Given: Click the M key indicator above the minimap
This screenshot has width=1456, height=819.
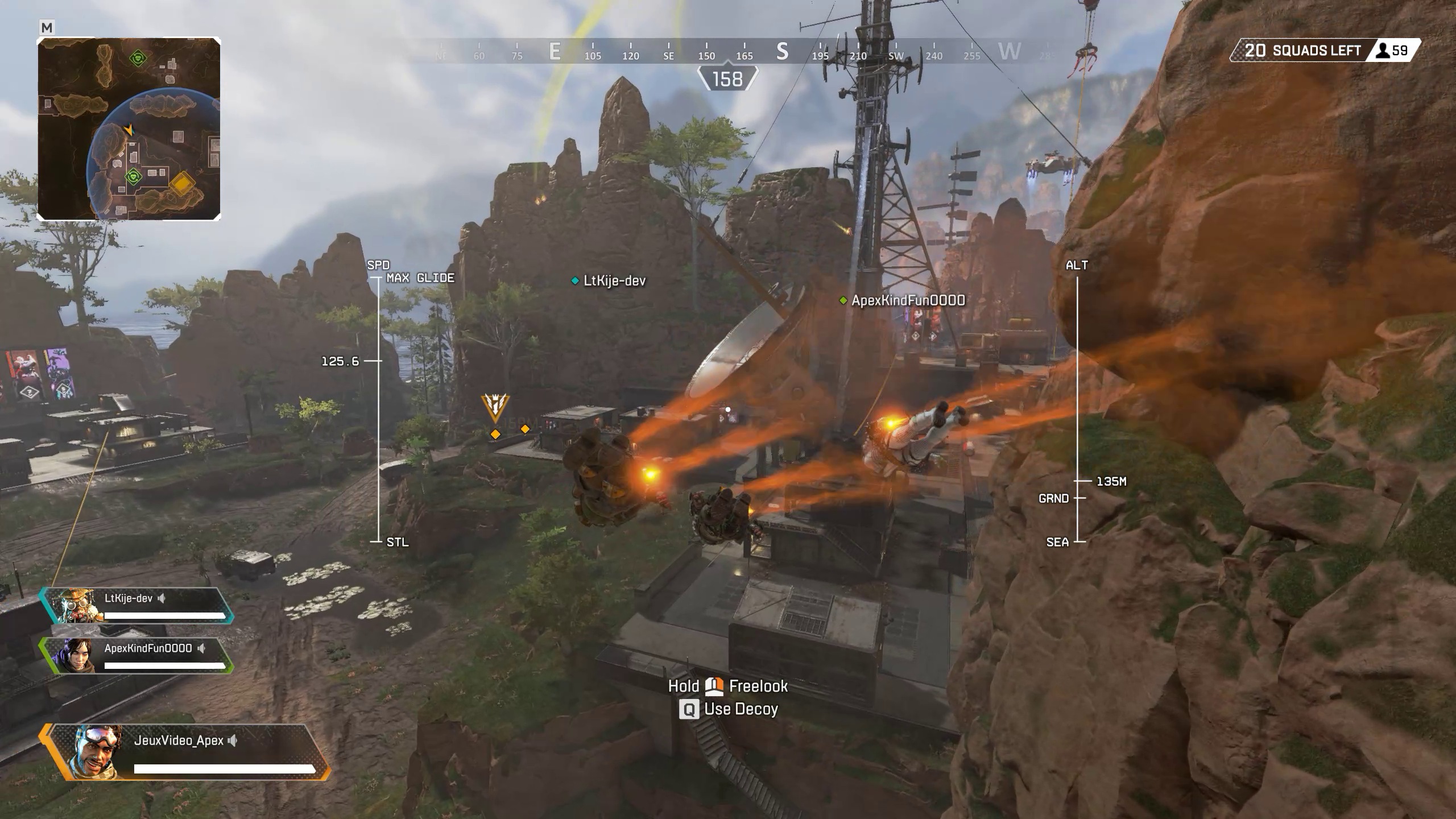Looking at the screenshot, I should click(47, 27).
